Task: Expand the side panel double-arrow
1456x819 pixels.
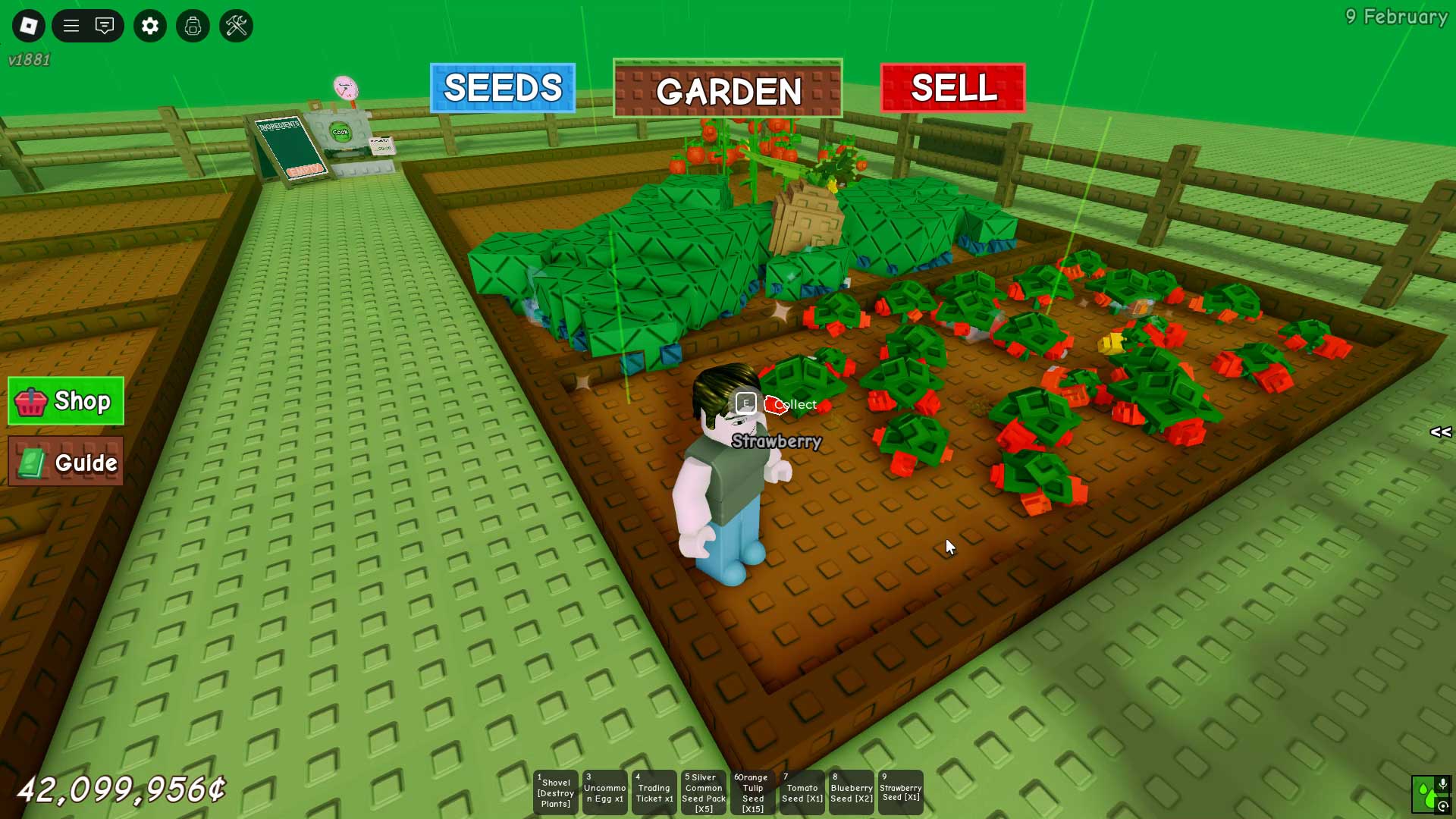Action: tap(1440, 432)
